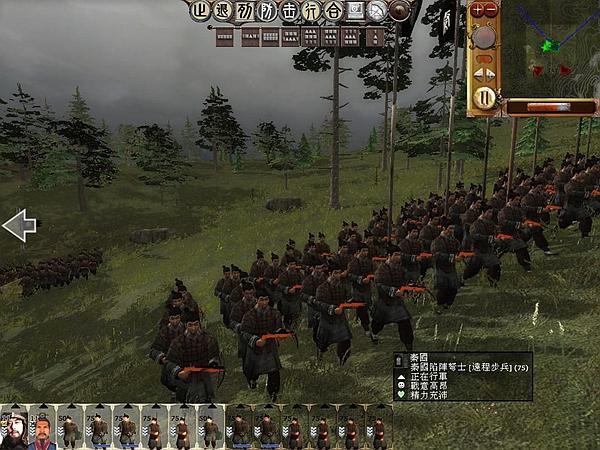Slow game speed with the left arrow button
Screen dimensions: 600x450
[477, 72]
